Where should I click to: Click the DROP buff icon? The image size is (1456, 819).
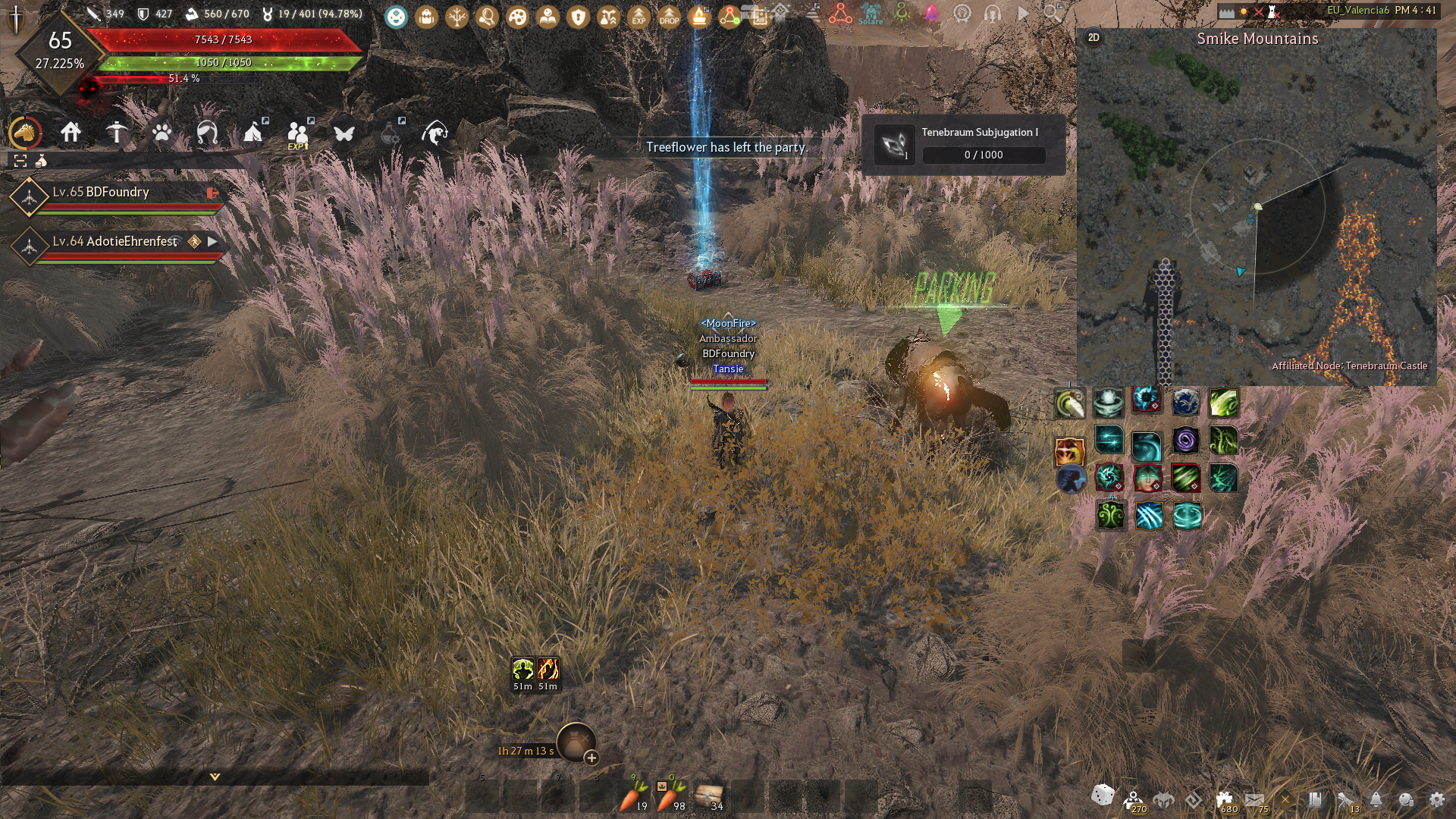coord(669,16)
